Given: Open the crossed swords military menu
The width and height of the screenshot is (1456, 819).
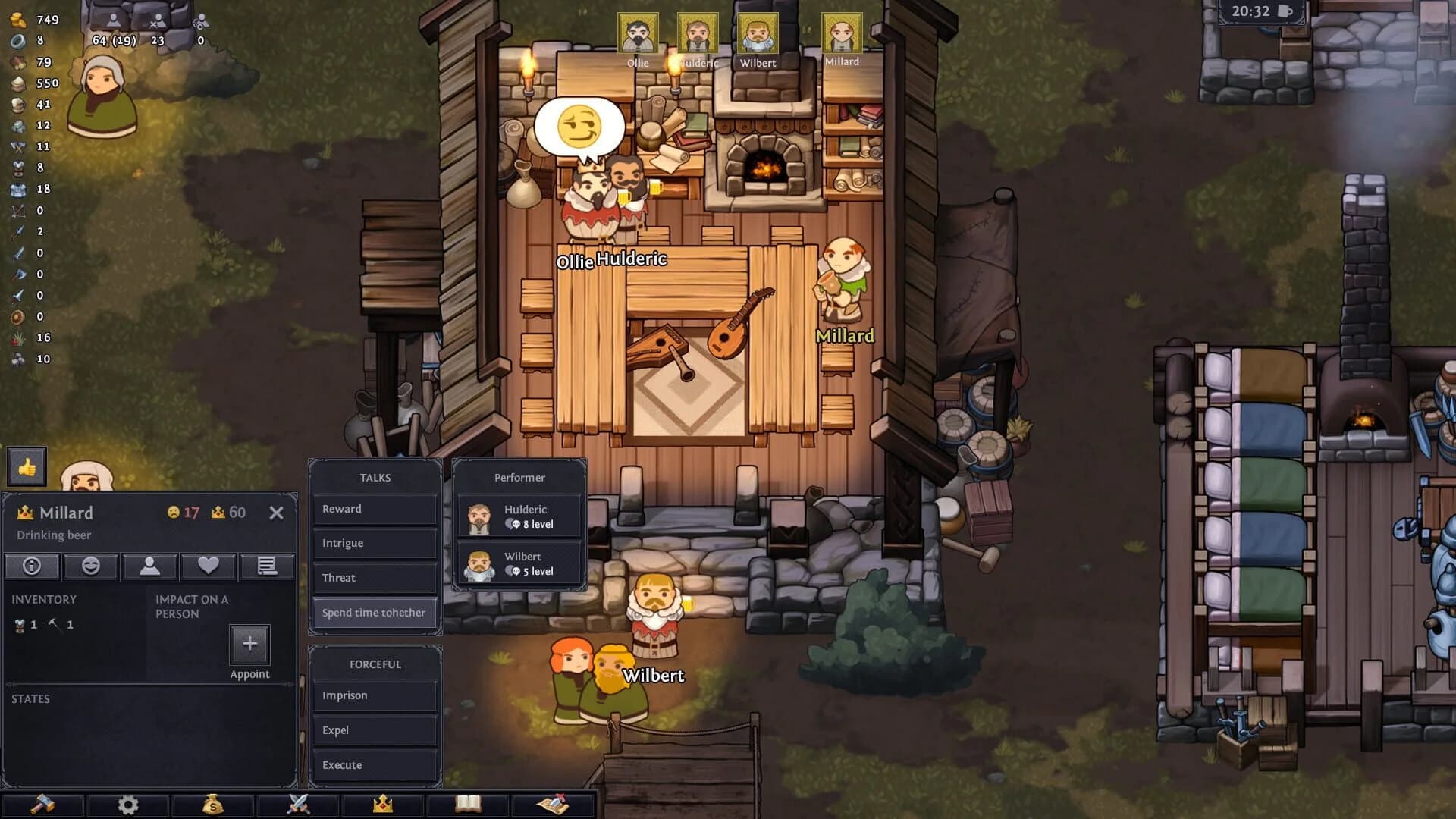Looking at the screenshot, I should click(x=297, y=806).
